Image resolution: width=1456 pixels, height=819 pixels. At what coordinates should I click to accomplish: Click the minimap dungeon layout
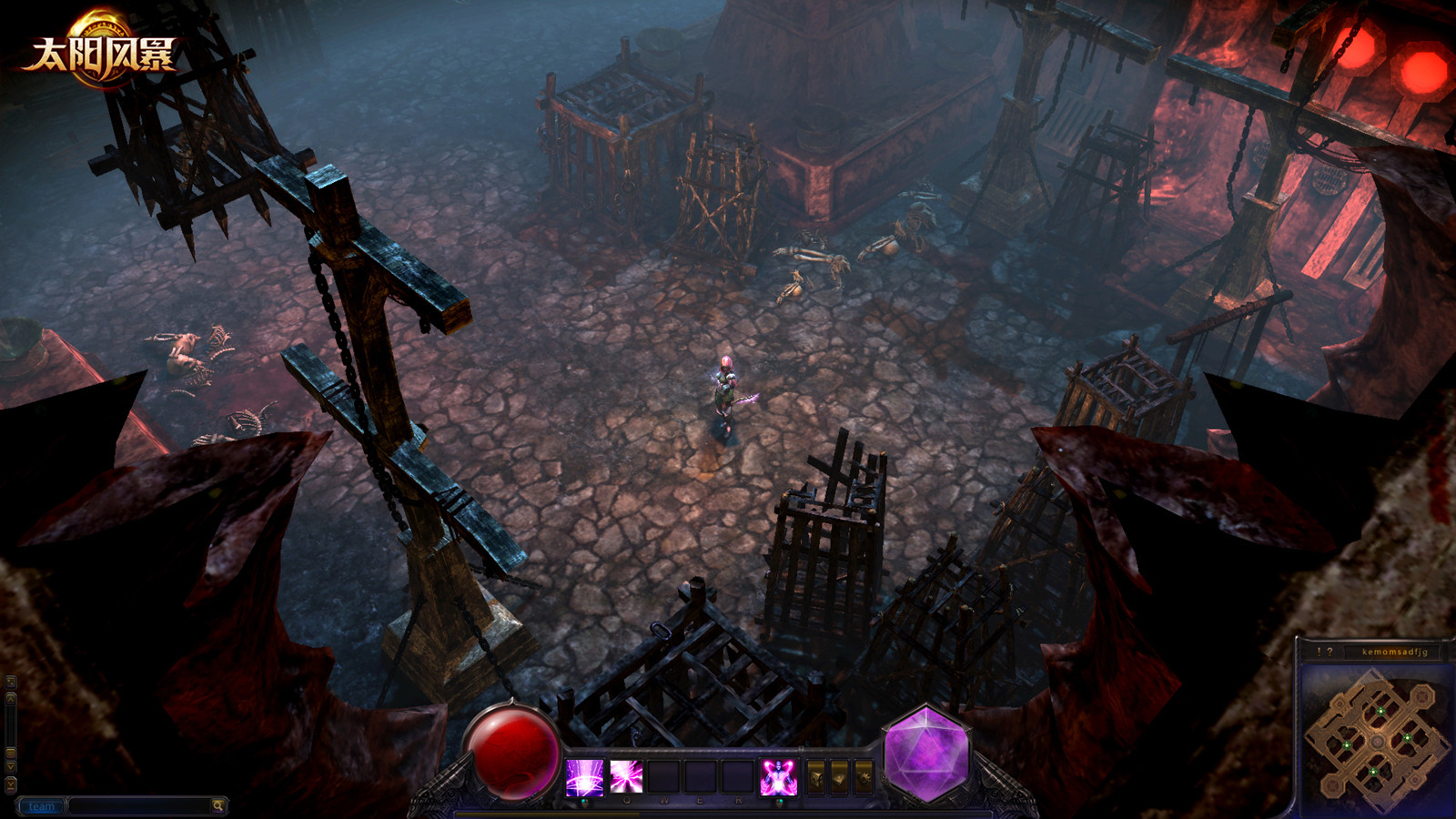(x=1375, y=740)
